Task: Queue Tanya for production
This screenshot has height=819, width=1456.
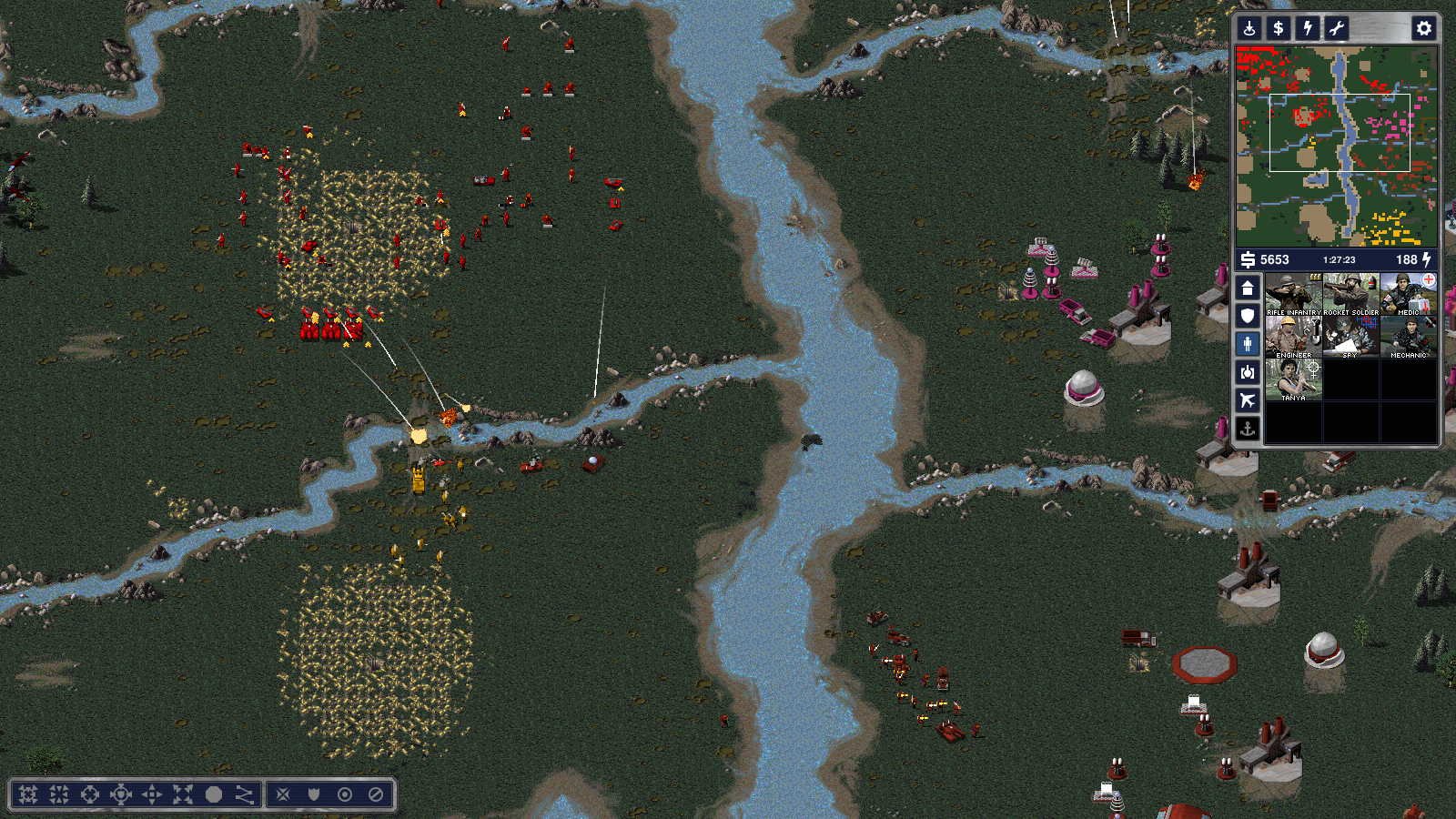Action: click(1293, 379)
